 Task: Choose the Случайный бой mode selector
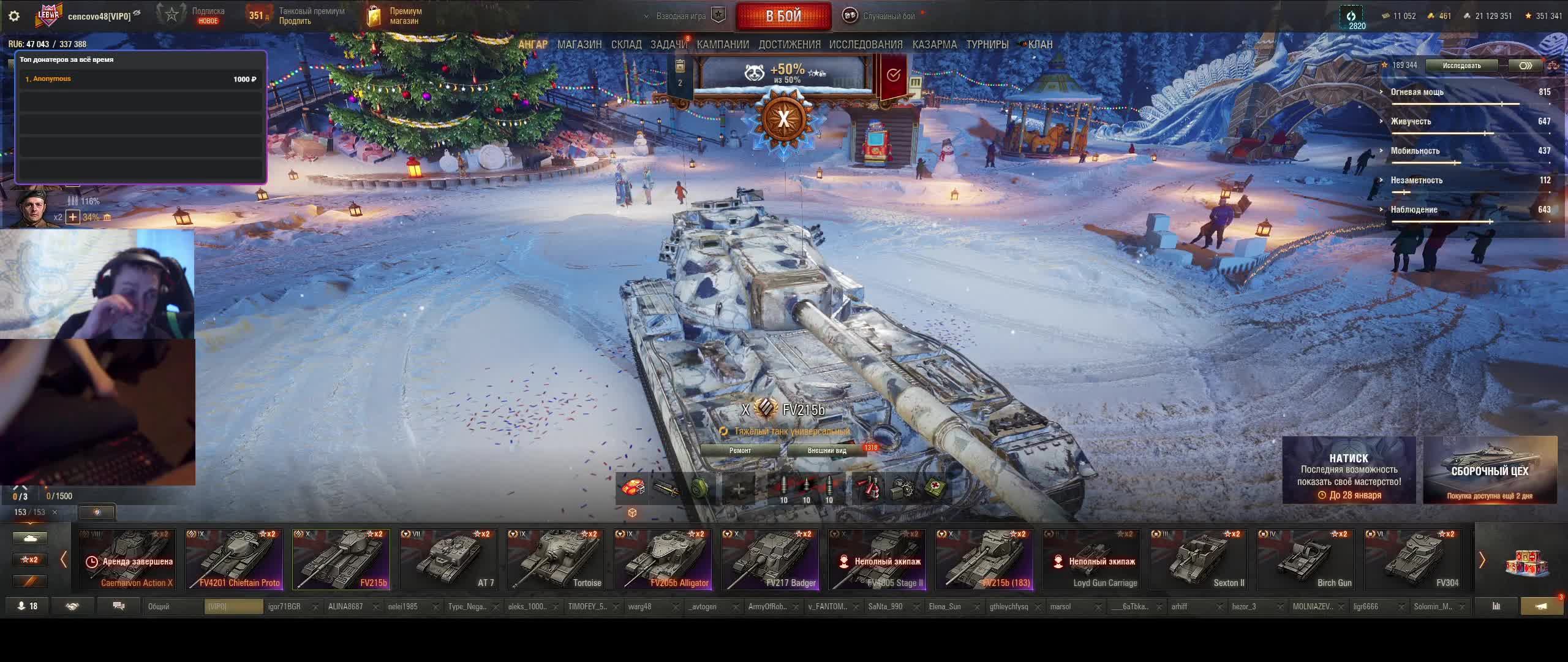tap(888, 17)
